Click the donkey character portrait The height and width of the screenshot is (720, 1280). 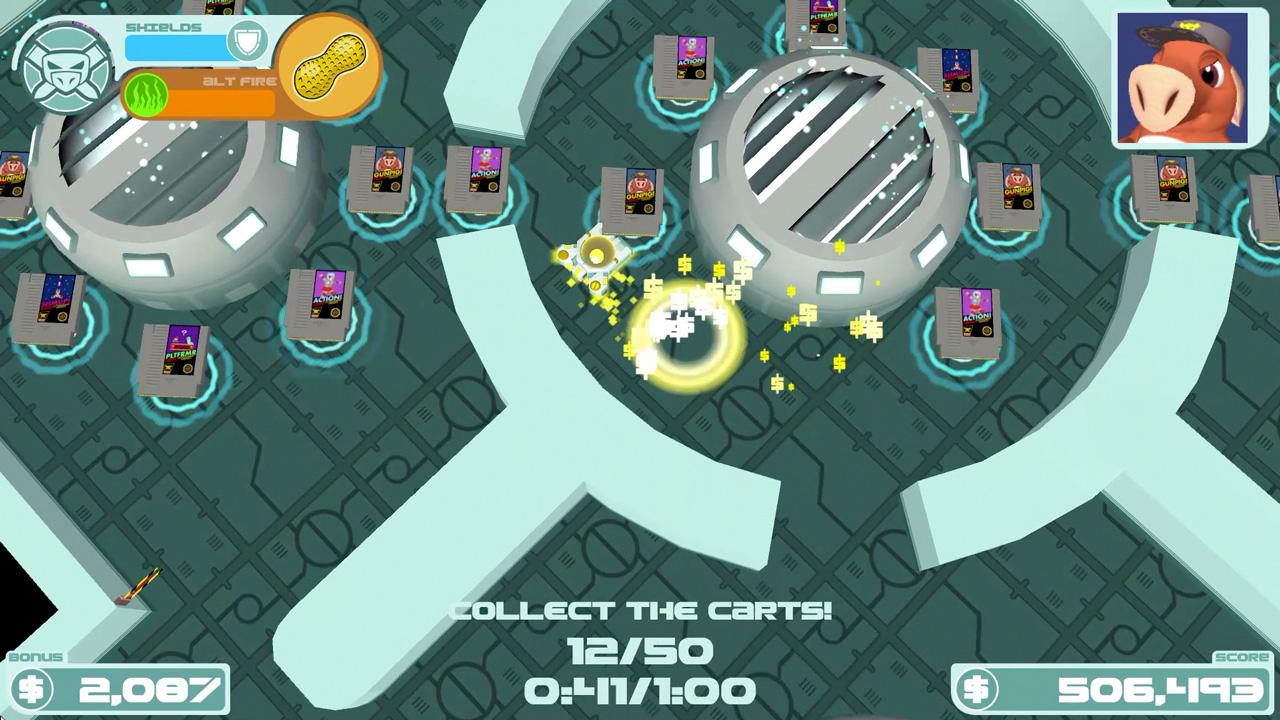tap(1183, 78)
